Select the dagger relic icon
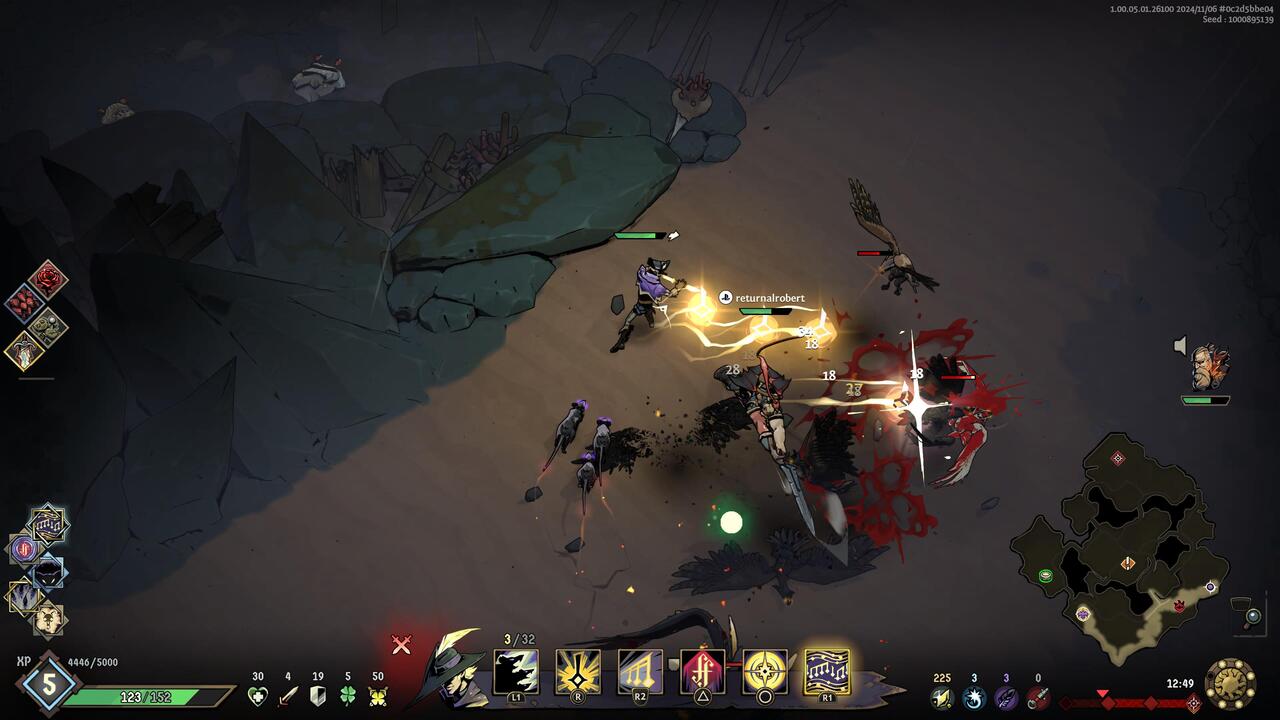 coord(24,350)
